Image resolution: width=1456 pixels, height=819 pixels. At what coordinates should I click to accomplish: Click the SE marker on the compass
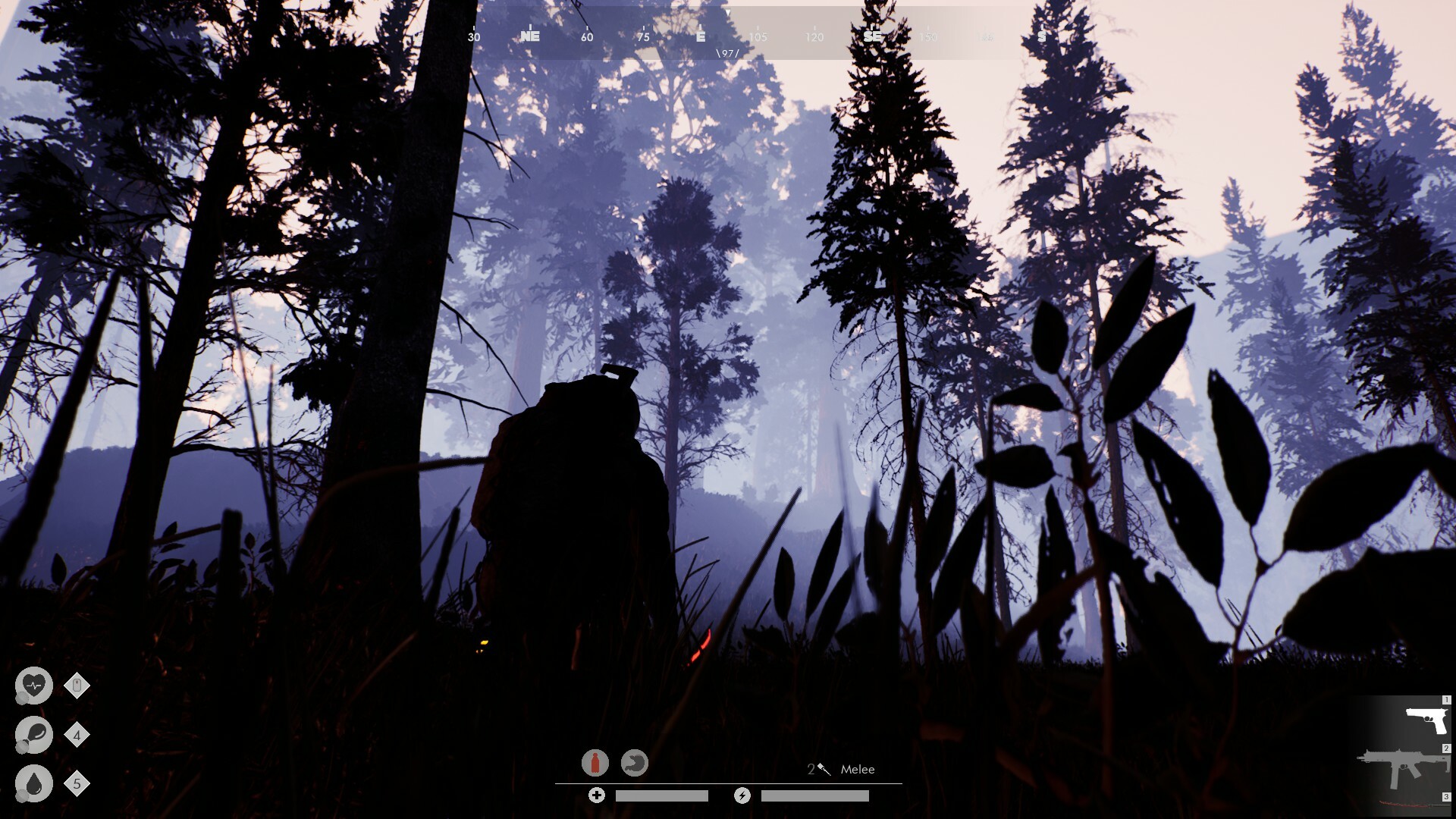click(871, 36)
